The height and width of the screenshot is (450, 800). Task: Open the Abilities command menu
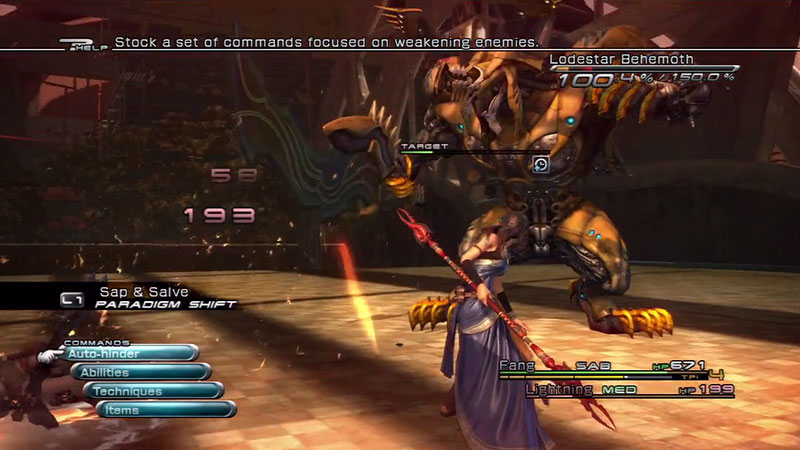pyautogui.click(x=140, y=372)
